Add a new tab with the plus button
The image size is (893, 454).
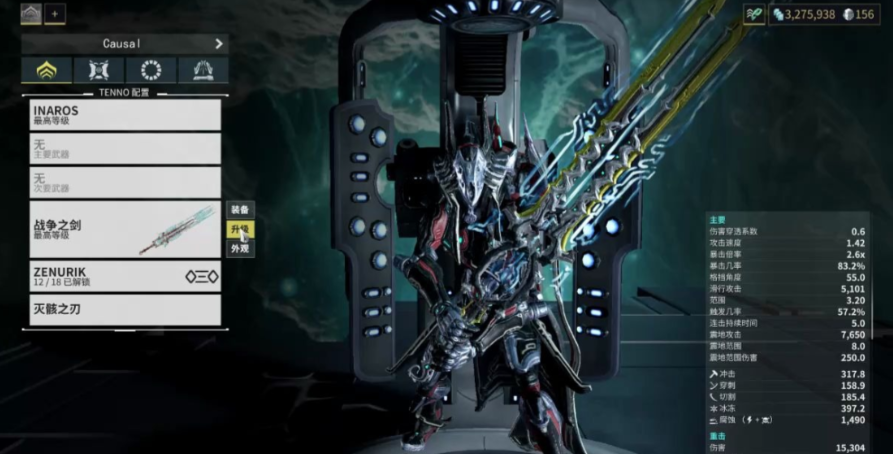click(55, 14)
